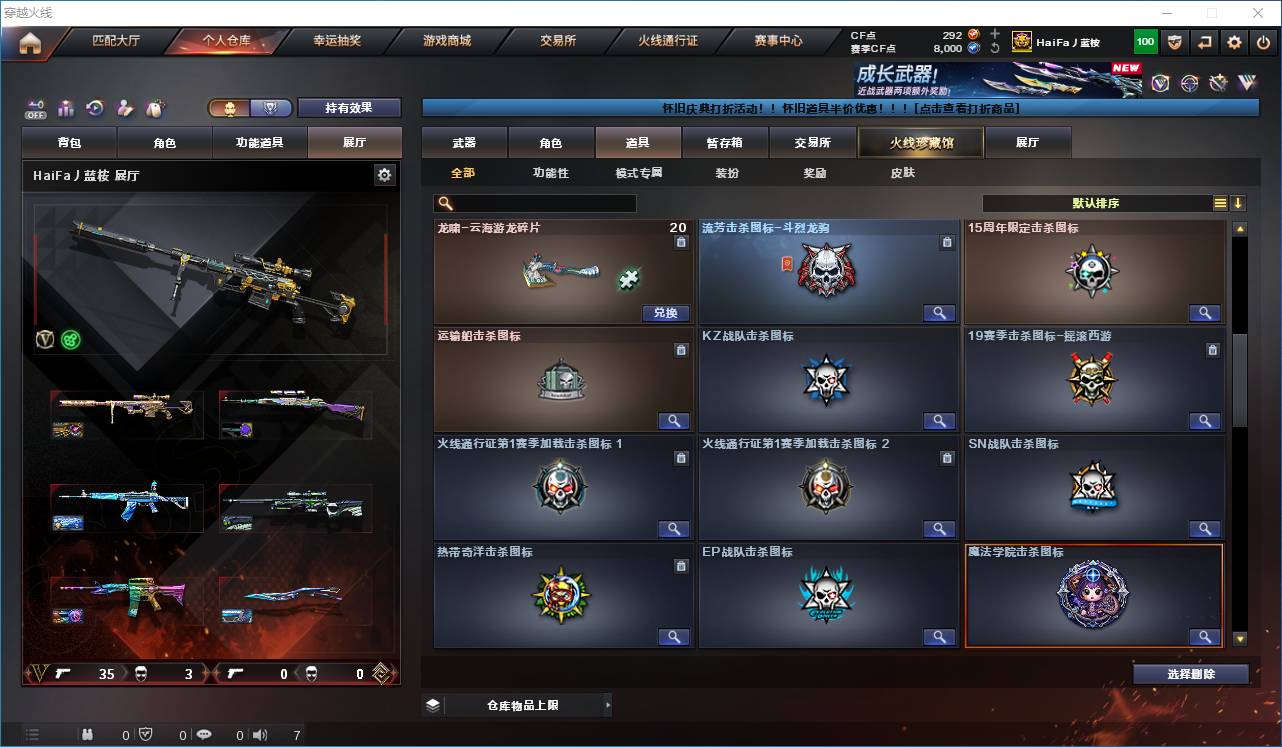The image size is (1282, 747).
Task: Open the 幸运抽奖 menu item
Action: [338, 41]
